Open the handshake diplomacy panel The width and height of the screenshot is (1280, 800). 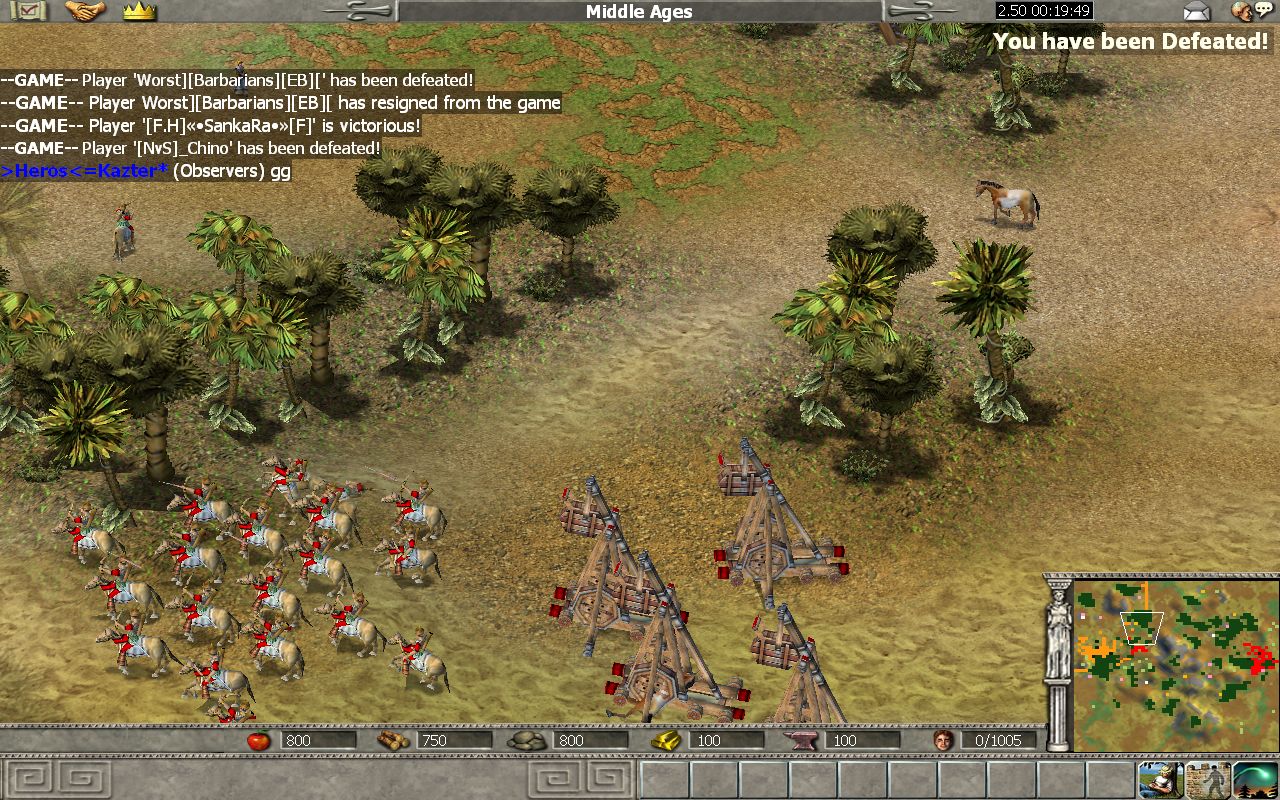click(85, 11)
